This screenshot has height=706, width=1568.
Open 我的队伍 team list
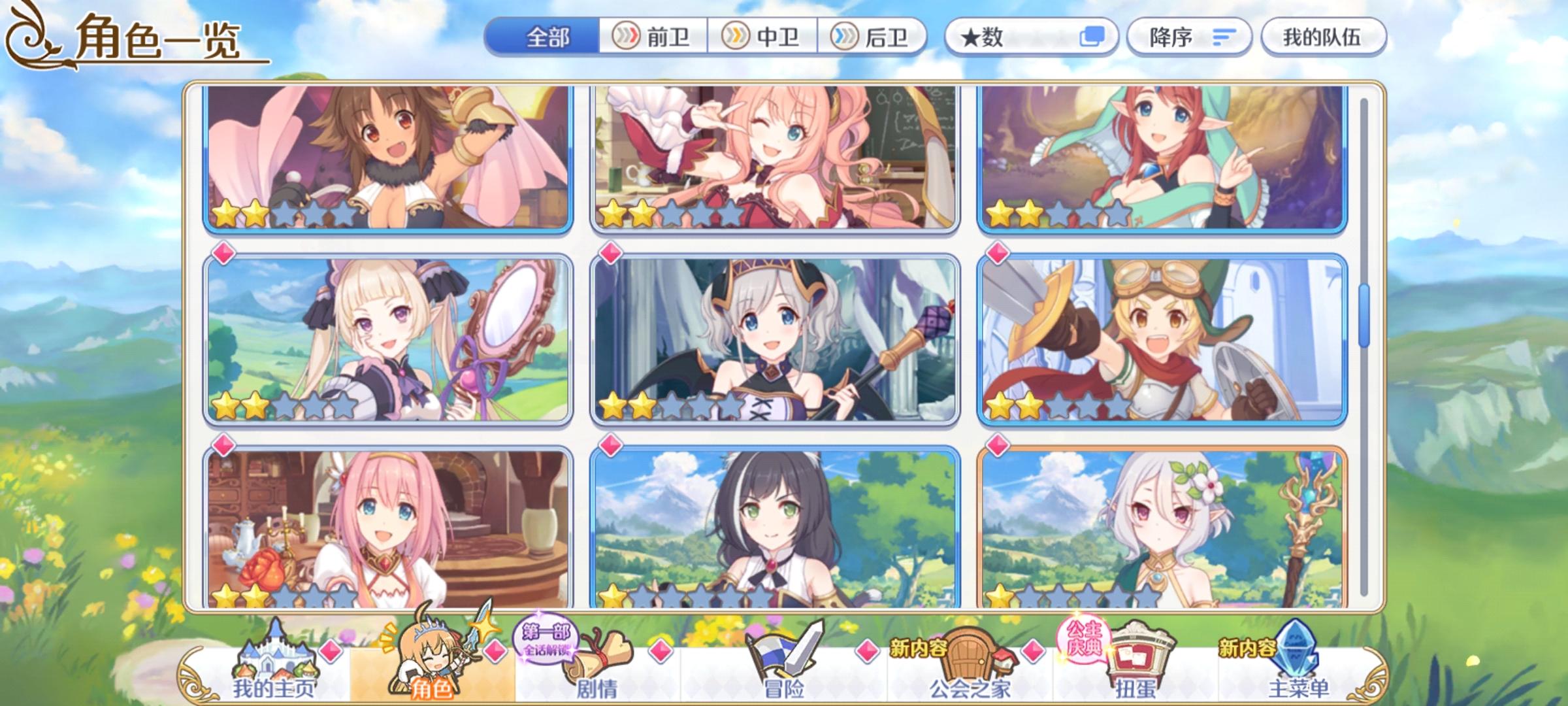tap(1326, 37)
